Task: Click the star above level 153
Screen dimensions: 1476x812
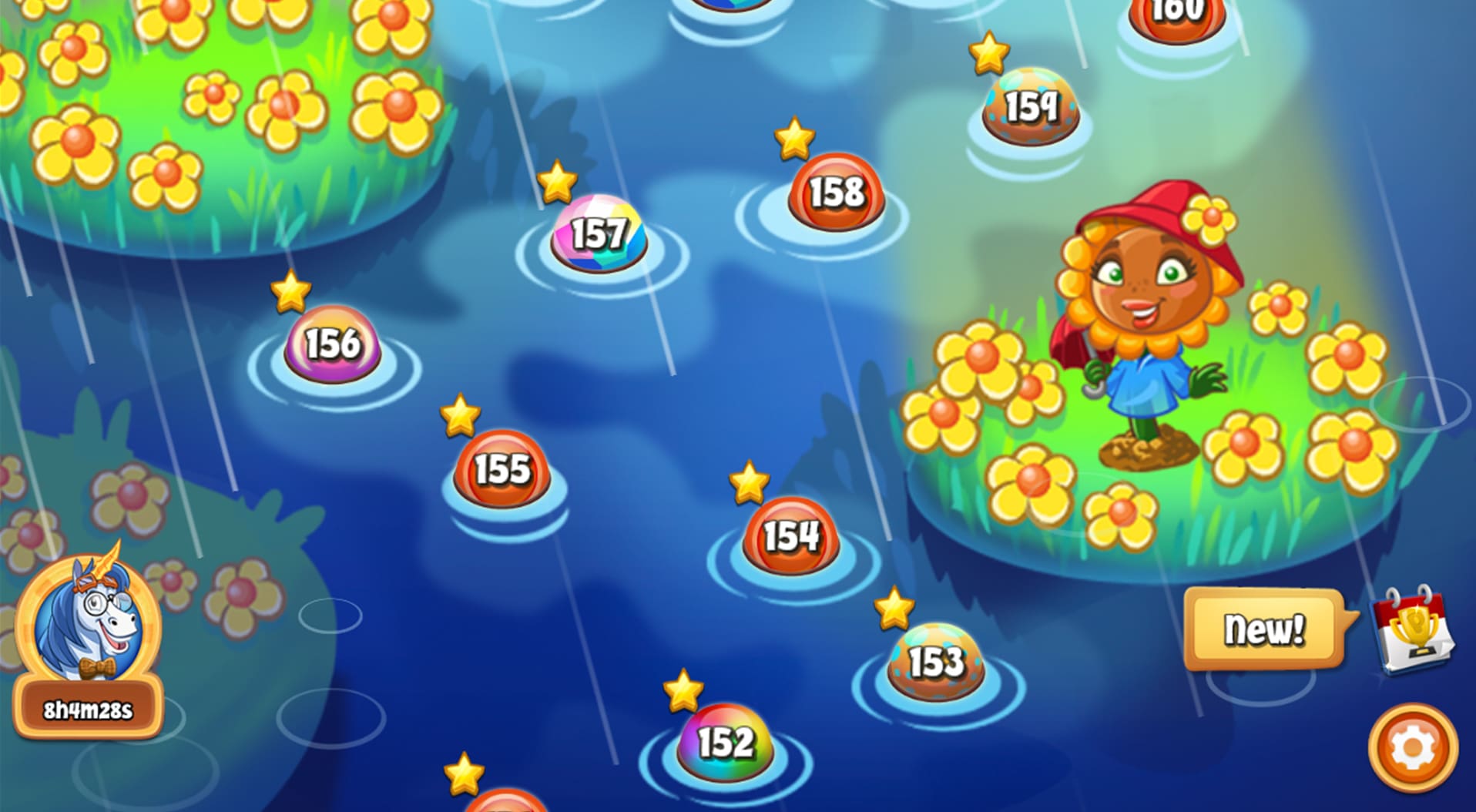Action: pyautogui.click(x=894, y=608)
